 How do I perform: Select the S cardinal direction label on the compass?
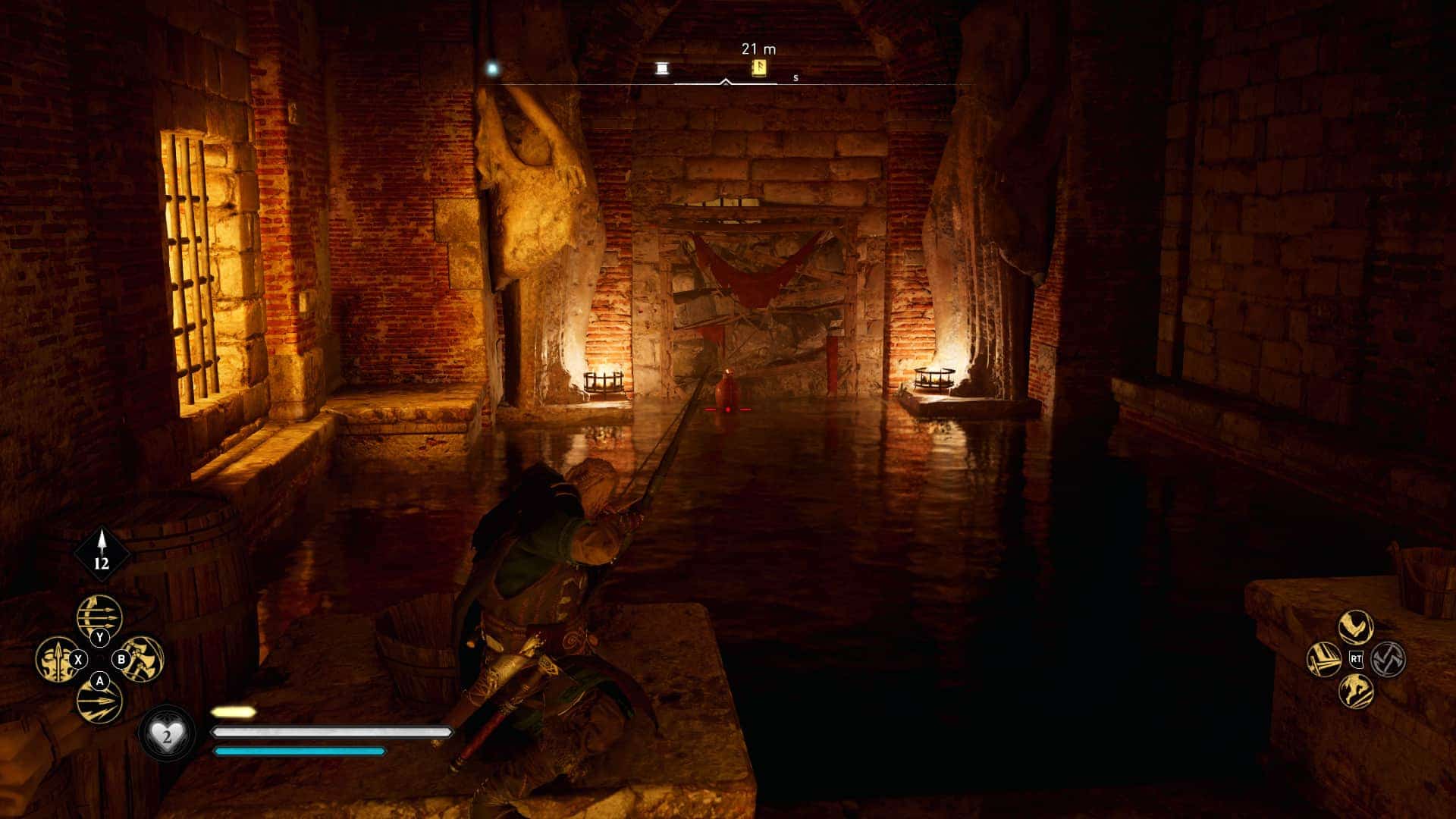(795, 78)
